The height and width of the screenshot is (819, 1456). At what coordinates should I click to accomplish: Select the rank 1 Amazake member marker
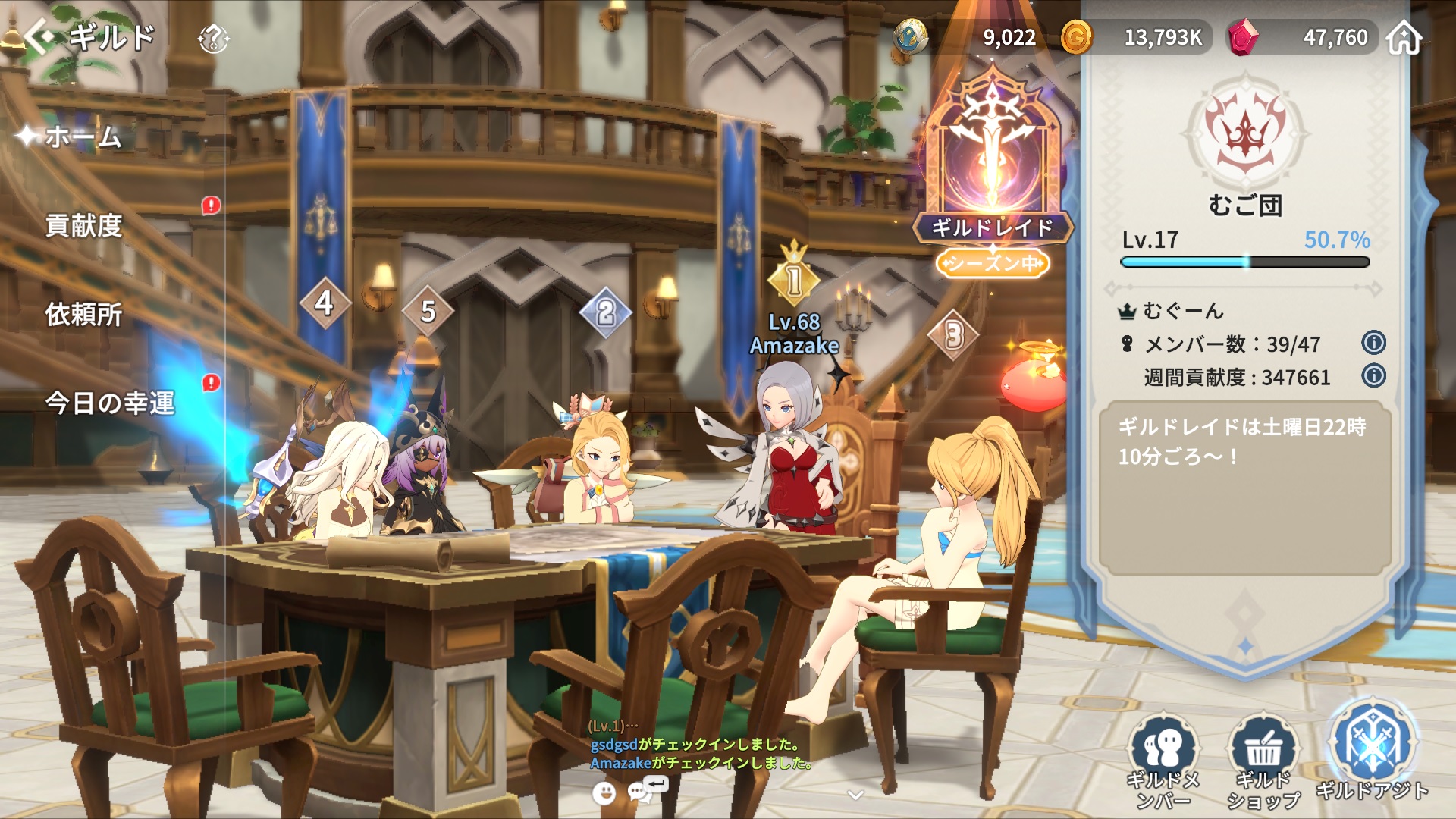tap(794, 281)
